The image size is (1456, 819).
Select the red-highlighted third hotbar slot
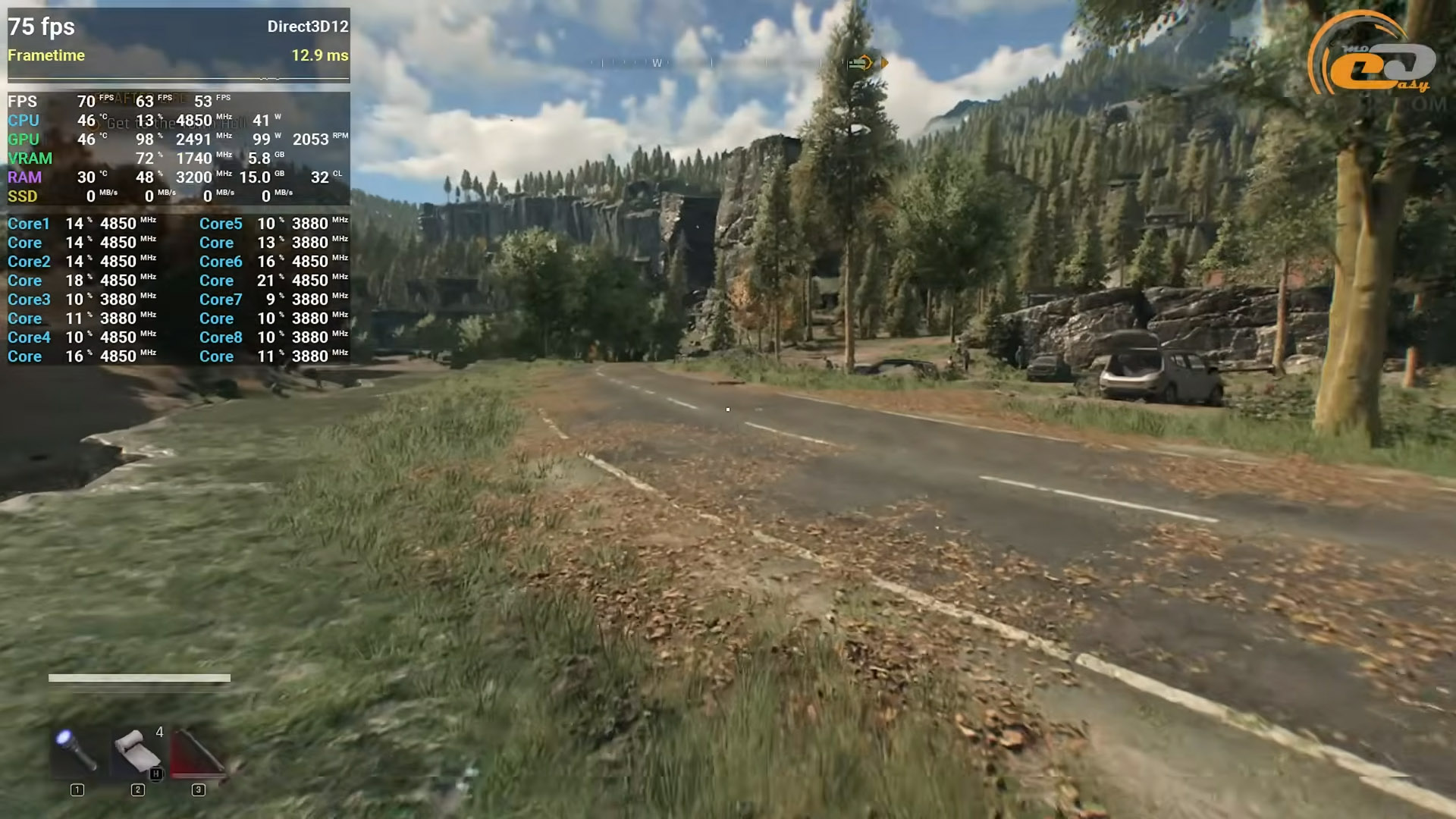pyautogui.click(x=197, y=752)
